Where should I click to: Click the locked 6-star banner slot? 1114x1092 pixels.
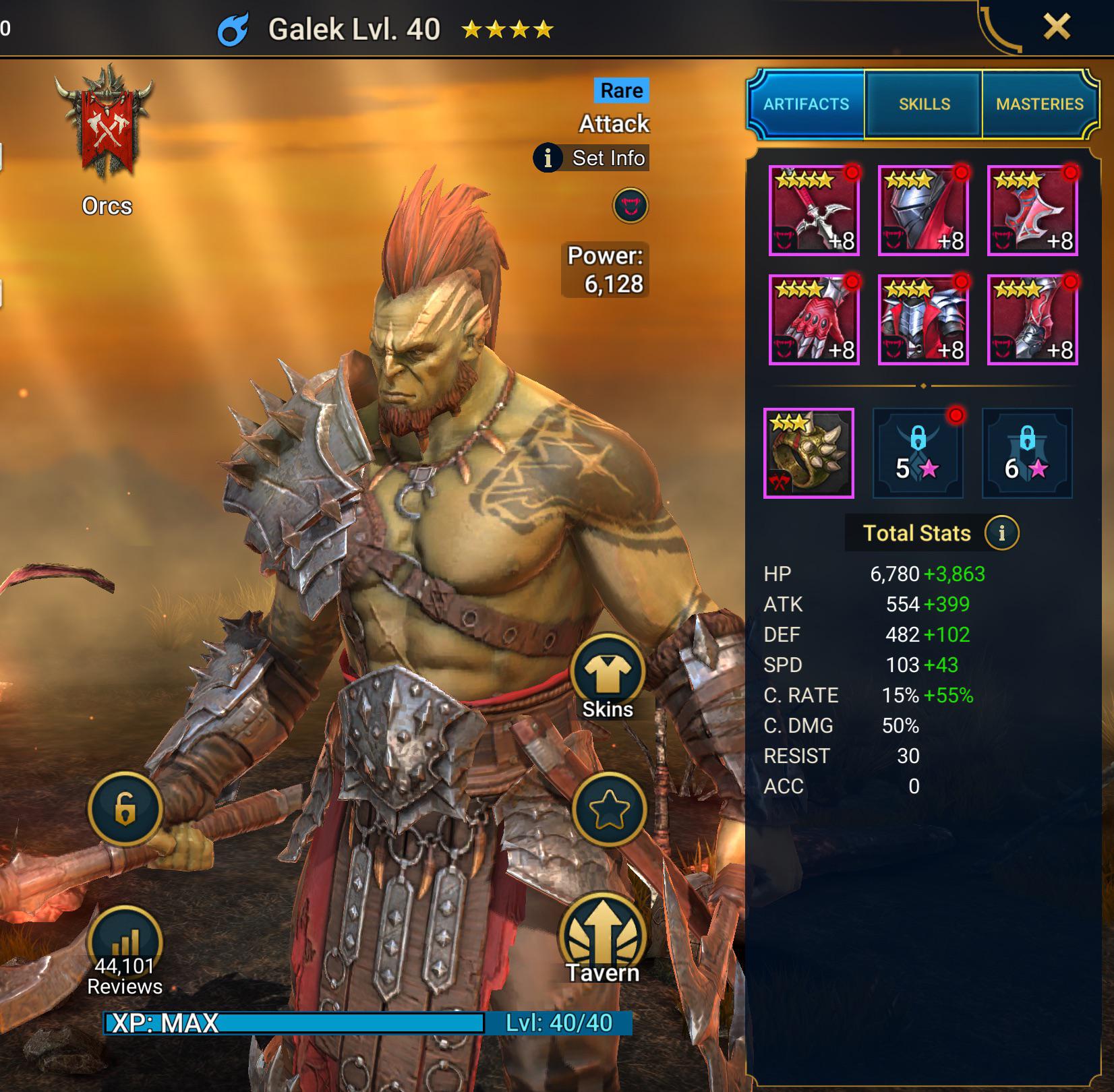[1027, 453]
